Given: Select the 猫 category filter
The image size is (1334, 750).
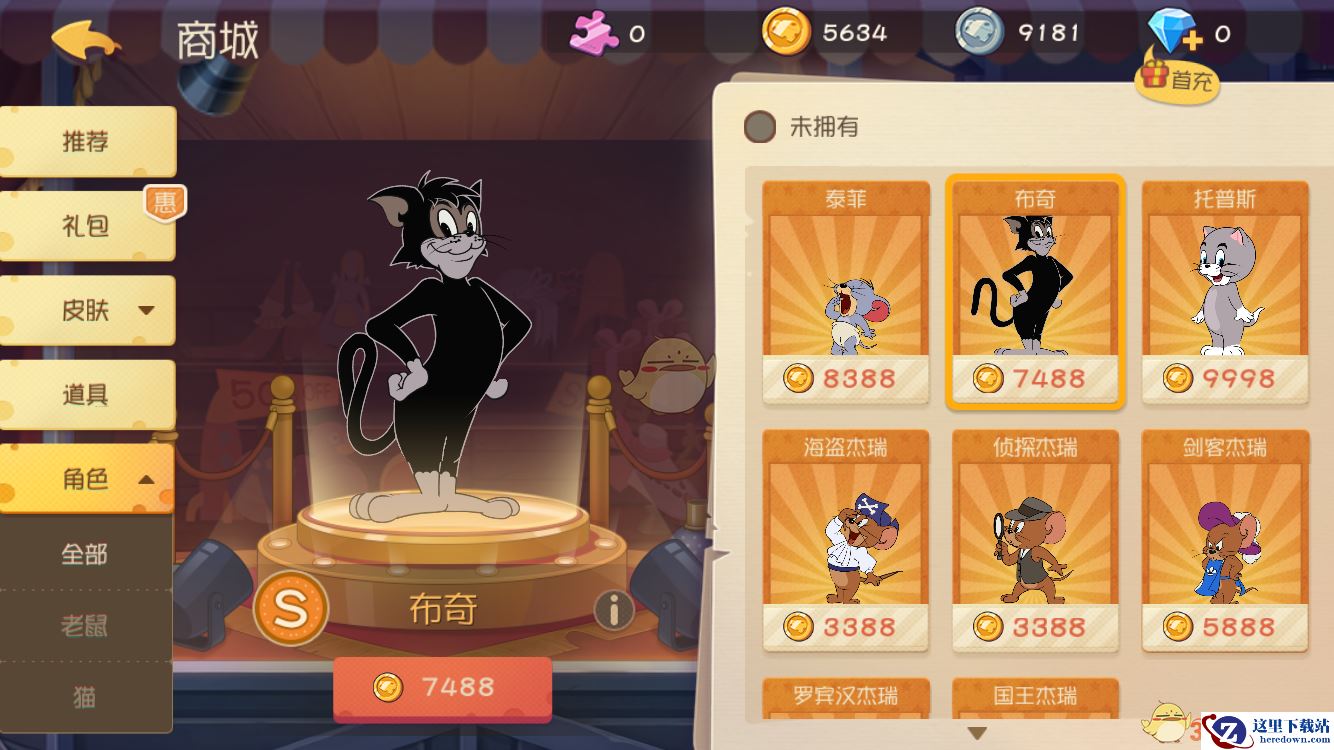Looking at the screenshot, I should coord(86,698).
